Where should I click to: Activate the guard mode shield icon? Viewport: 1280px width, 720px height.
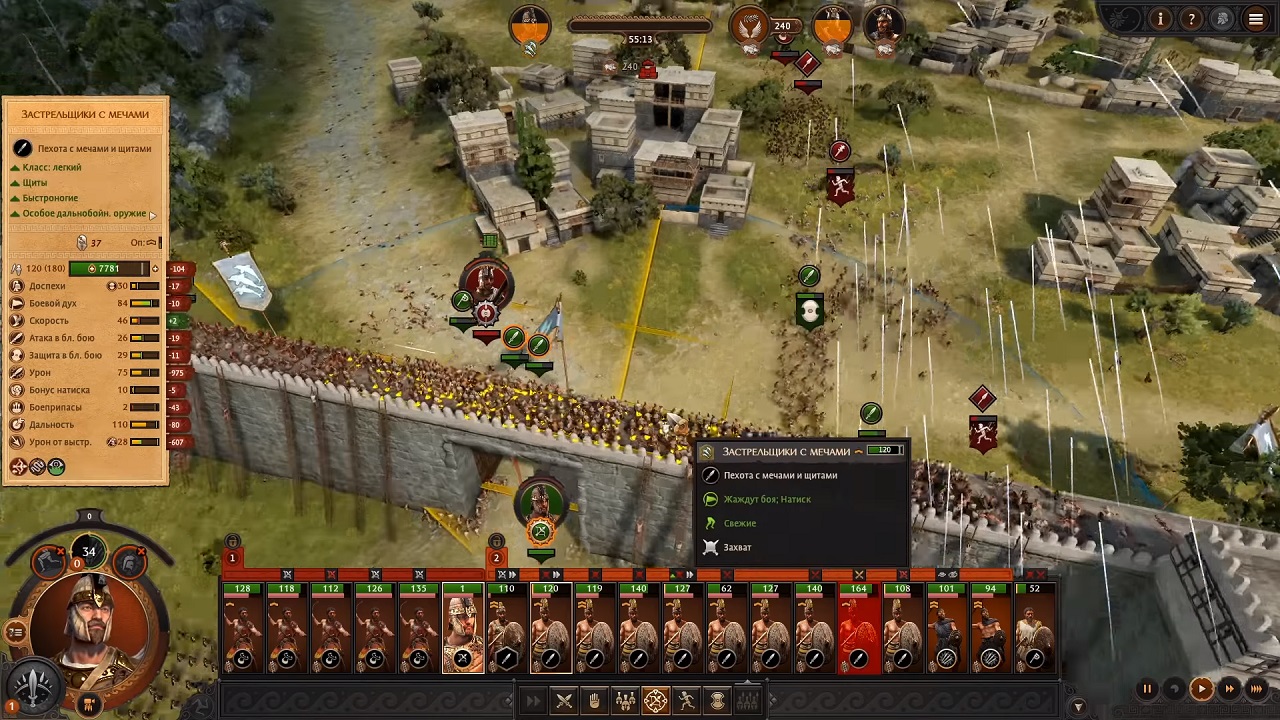(716, 700)
